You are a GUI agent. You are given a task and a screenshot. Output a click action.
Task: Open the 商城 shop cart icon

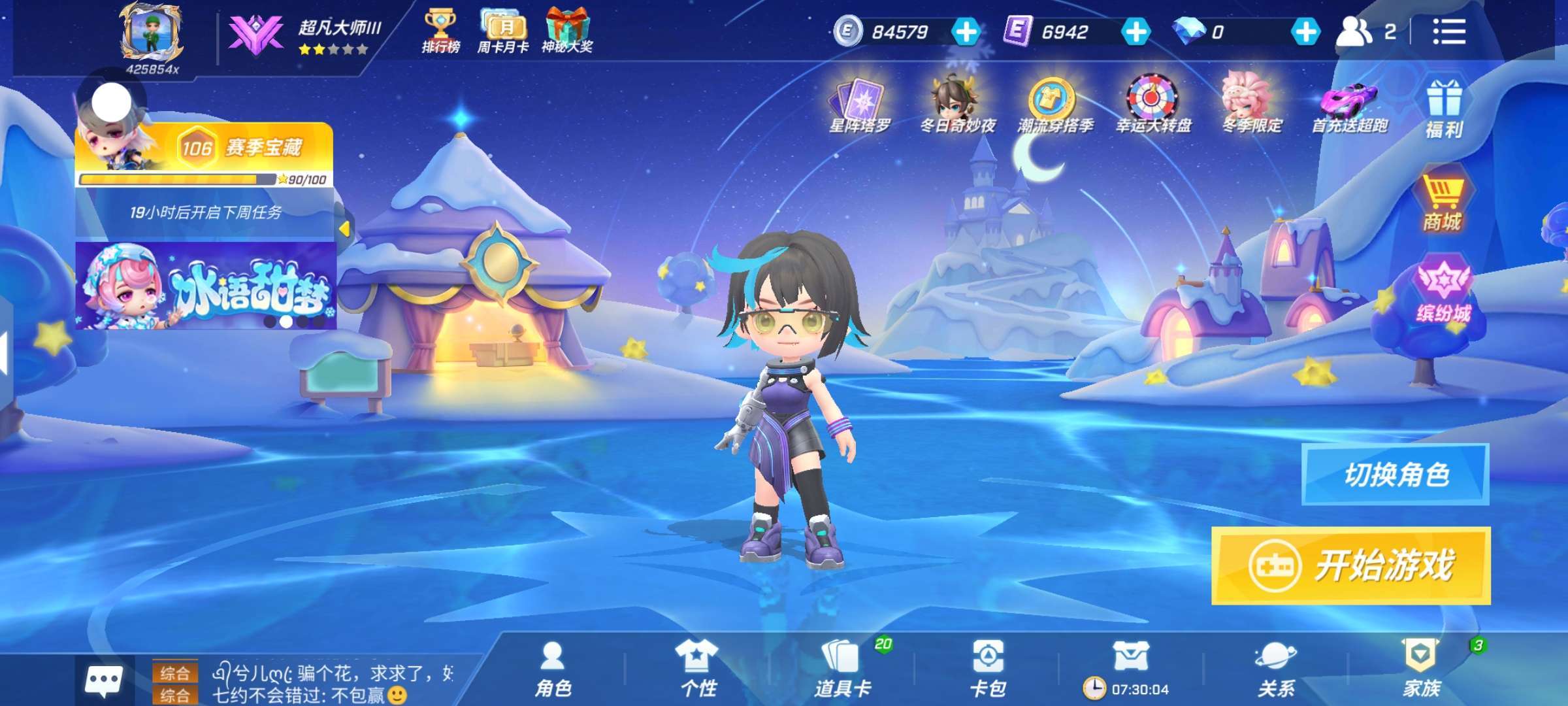click(1442, 204)
